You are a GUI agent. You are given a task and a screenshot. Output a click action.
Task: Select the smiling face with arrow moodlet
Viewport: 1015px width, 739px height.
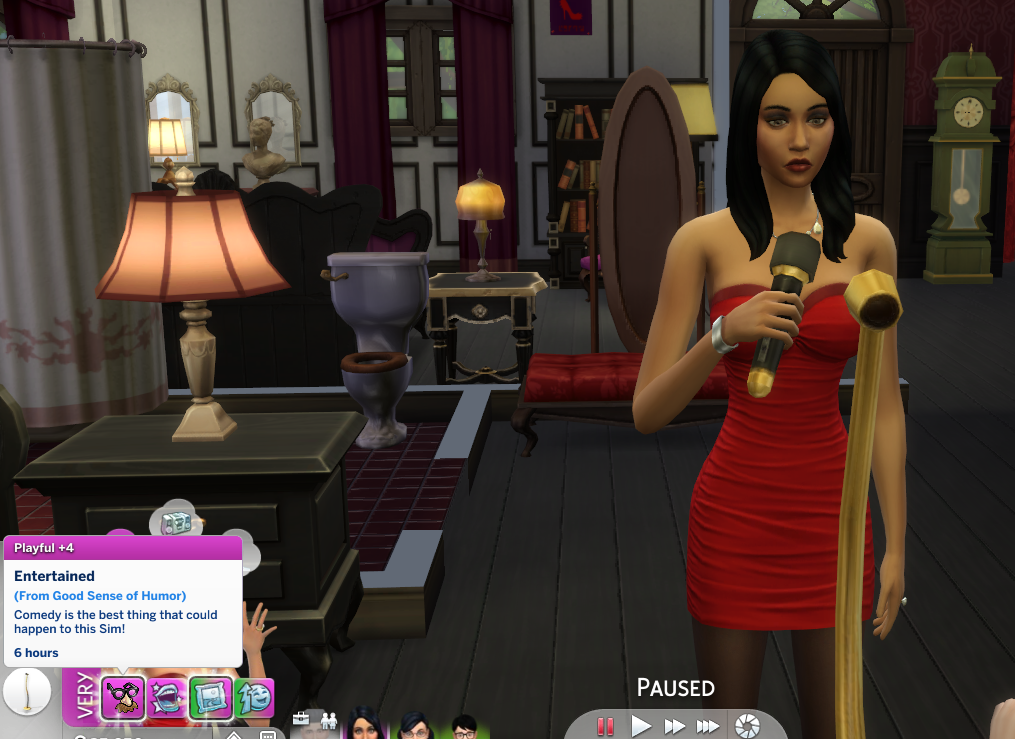[254, 697]
